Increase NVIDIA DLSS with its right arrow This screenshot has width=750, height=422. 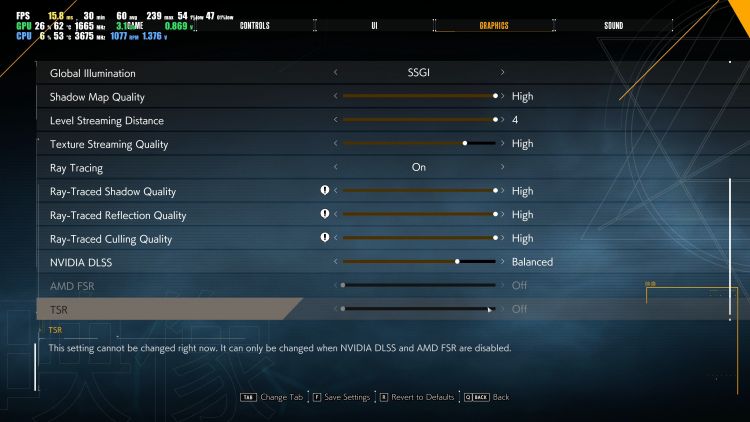[502, 262]
